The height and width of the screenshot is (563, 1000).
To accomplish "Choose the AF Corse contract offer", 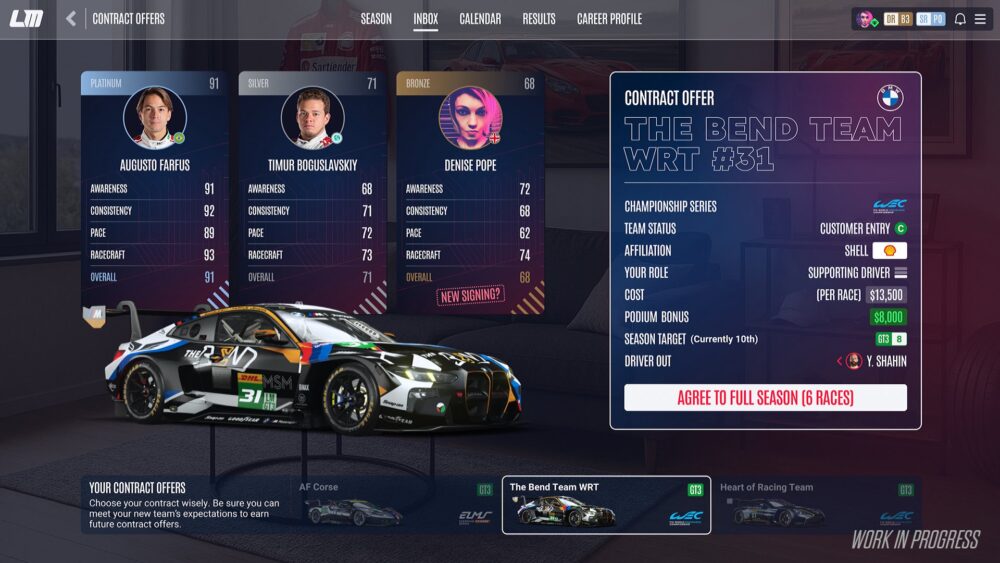I will 396,505.
